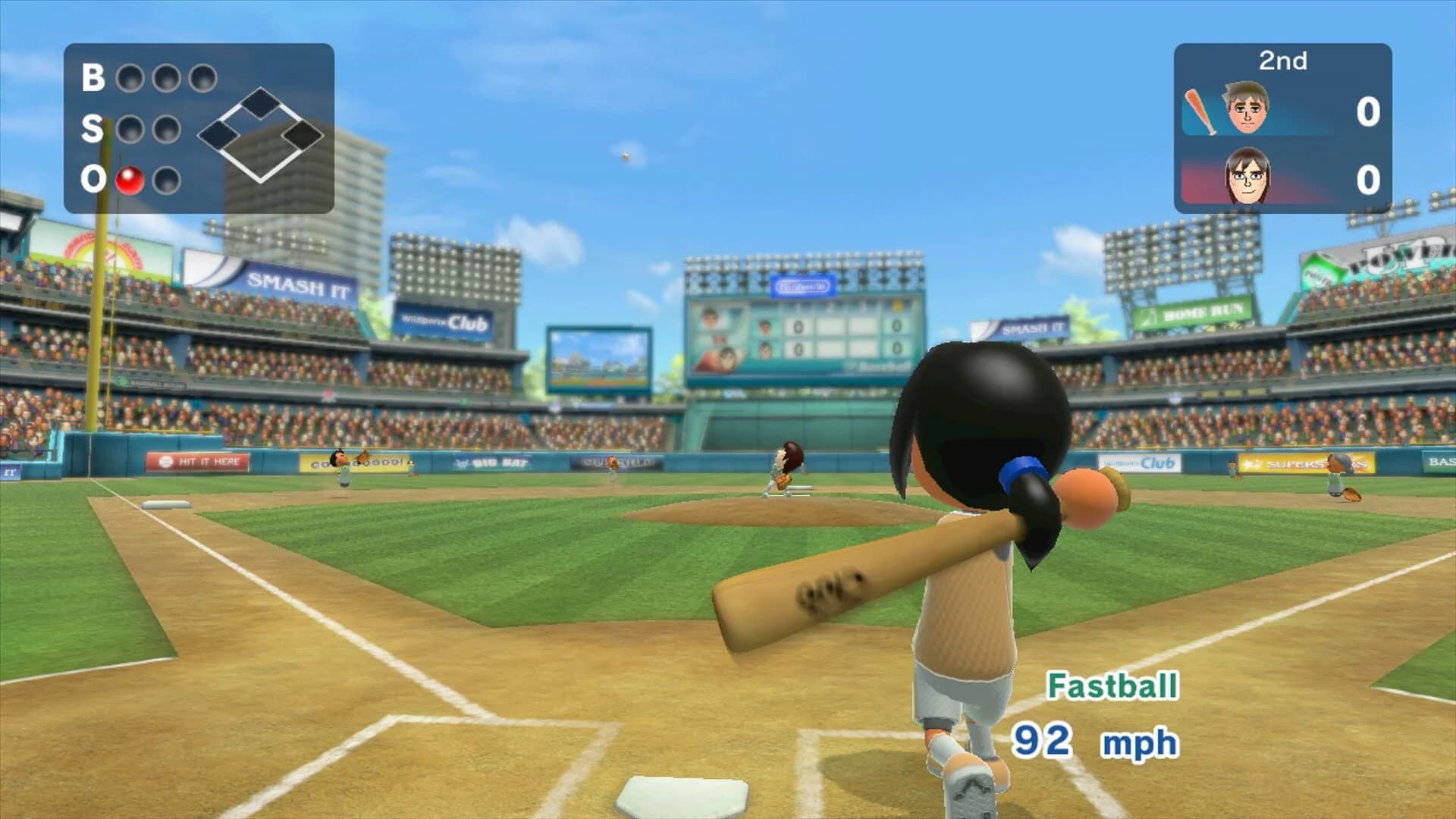Click the red out indicator light
Viewport: 1456px width, 819px height.
coord(128,180)
